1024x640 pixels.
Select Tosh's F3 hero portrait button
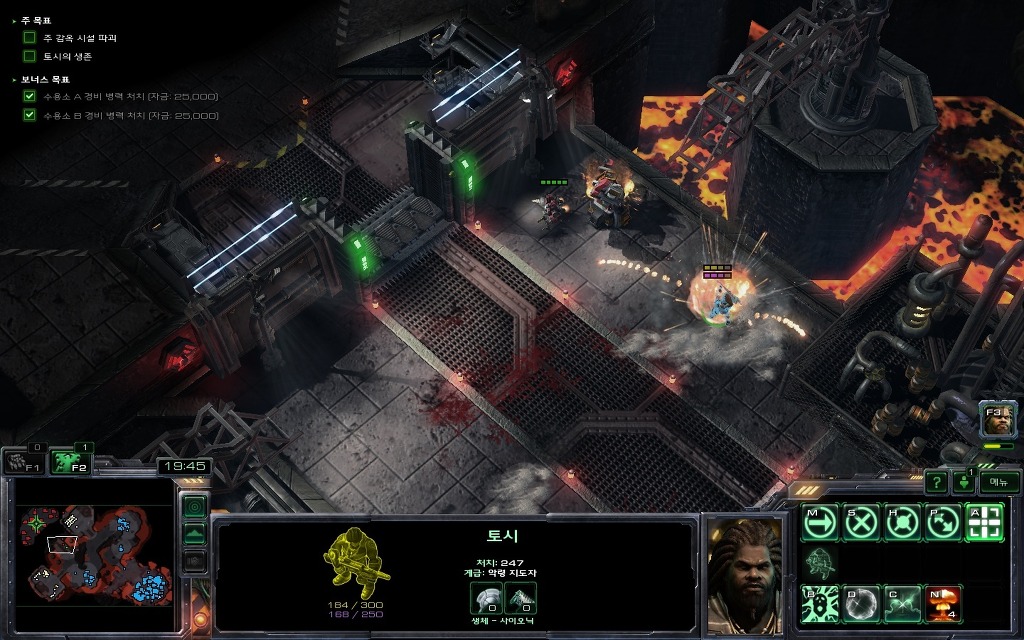(998, 421)
